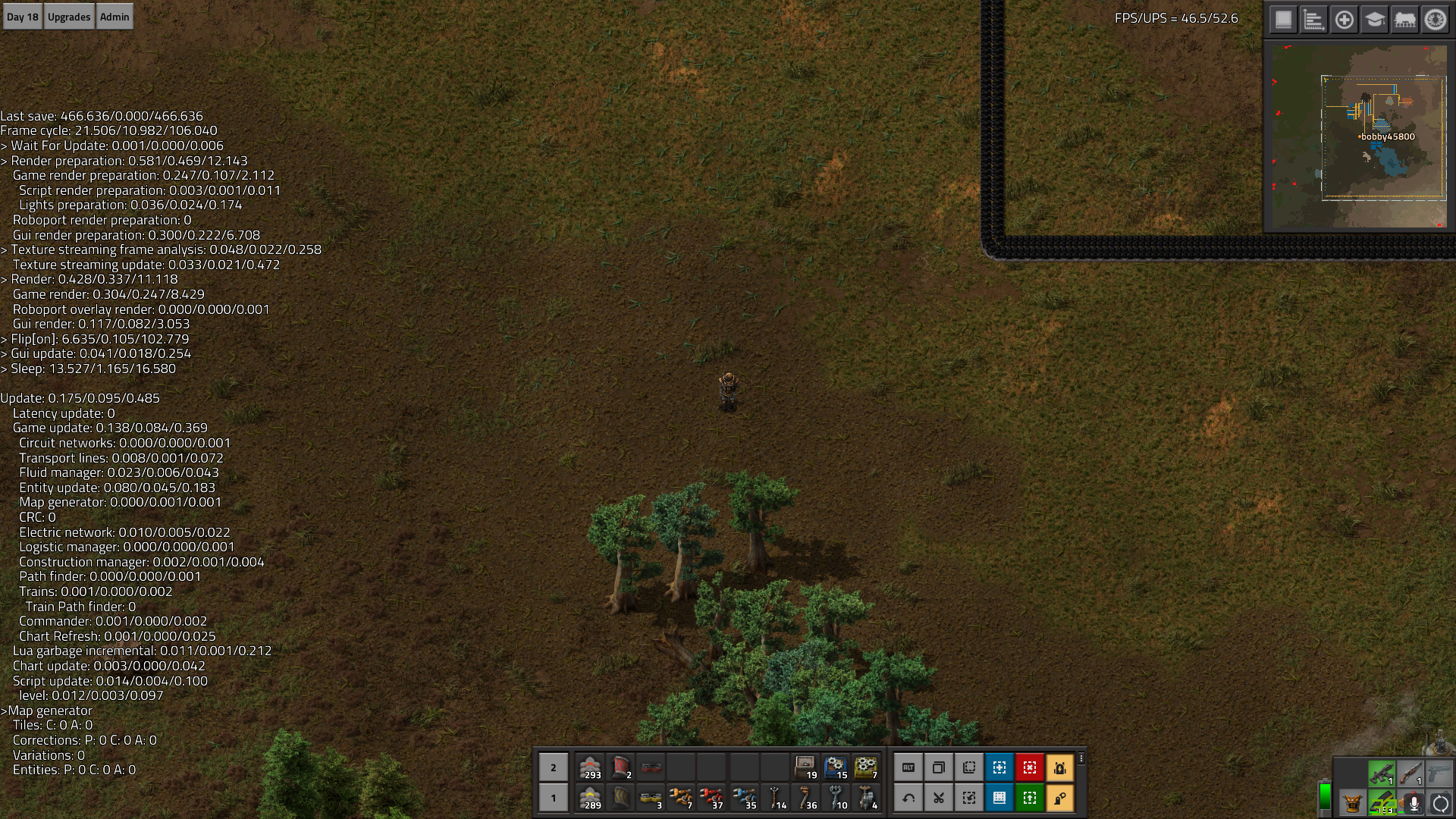The image size is (1456, 819).
Task: Open the trains overview locomotive button
Action: pos(1404,20)
